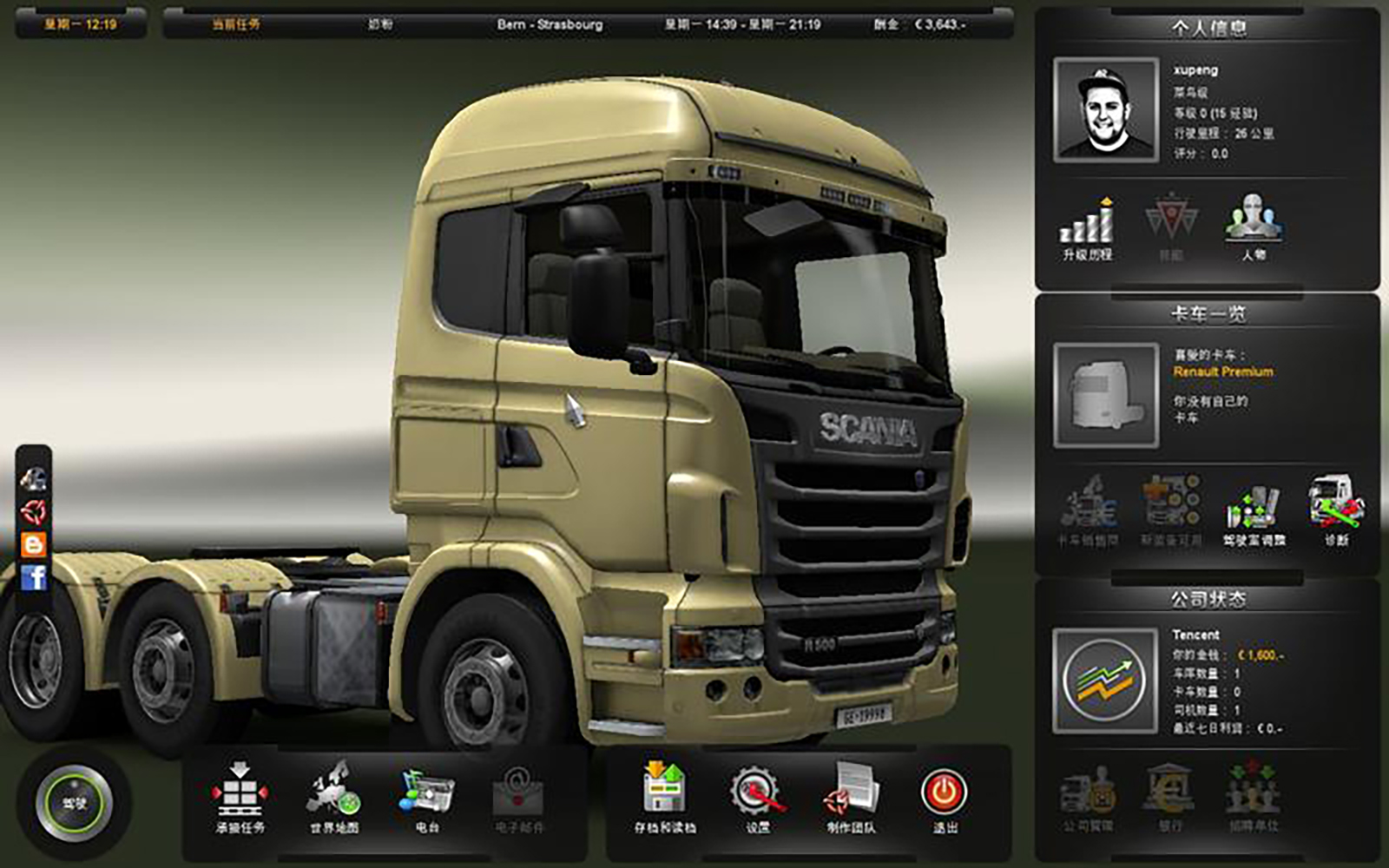Open the 人物 character icon

coord(1254,226)
